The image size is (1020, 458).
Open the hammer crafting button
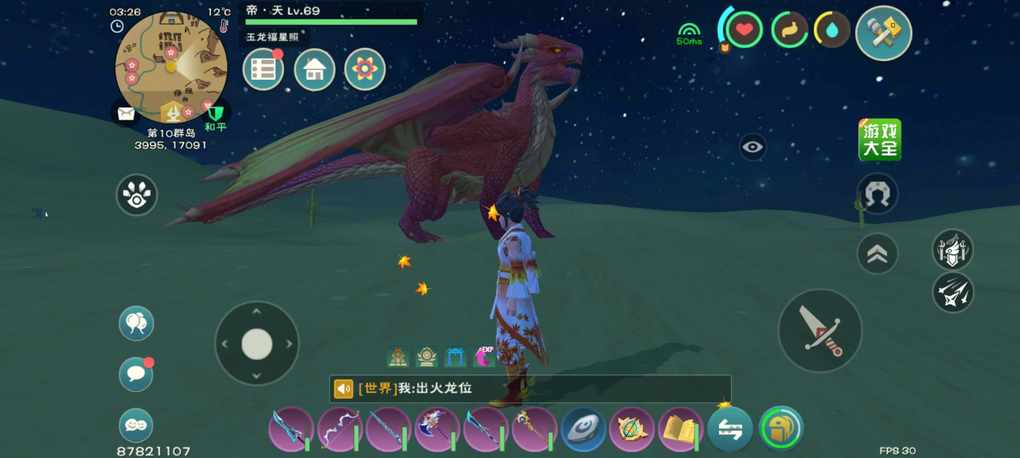884,33
